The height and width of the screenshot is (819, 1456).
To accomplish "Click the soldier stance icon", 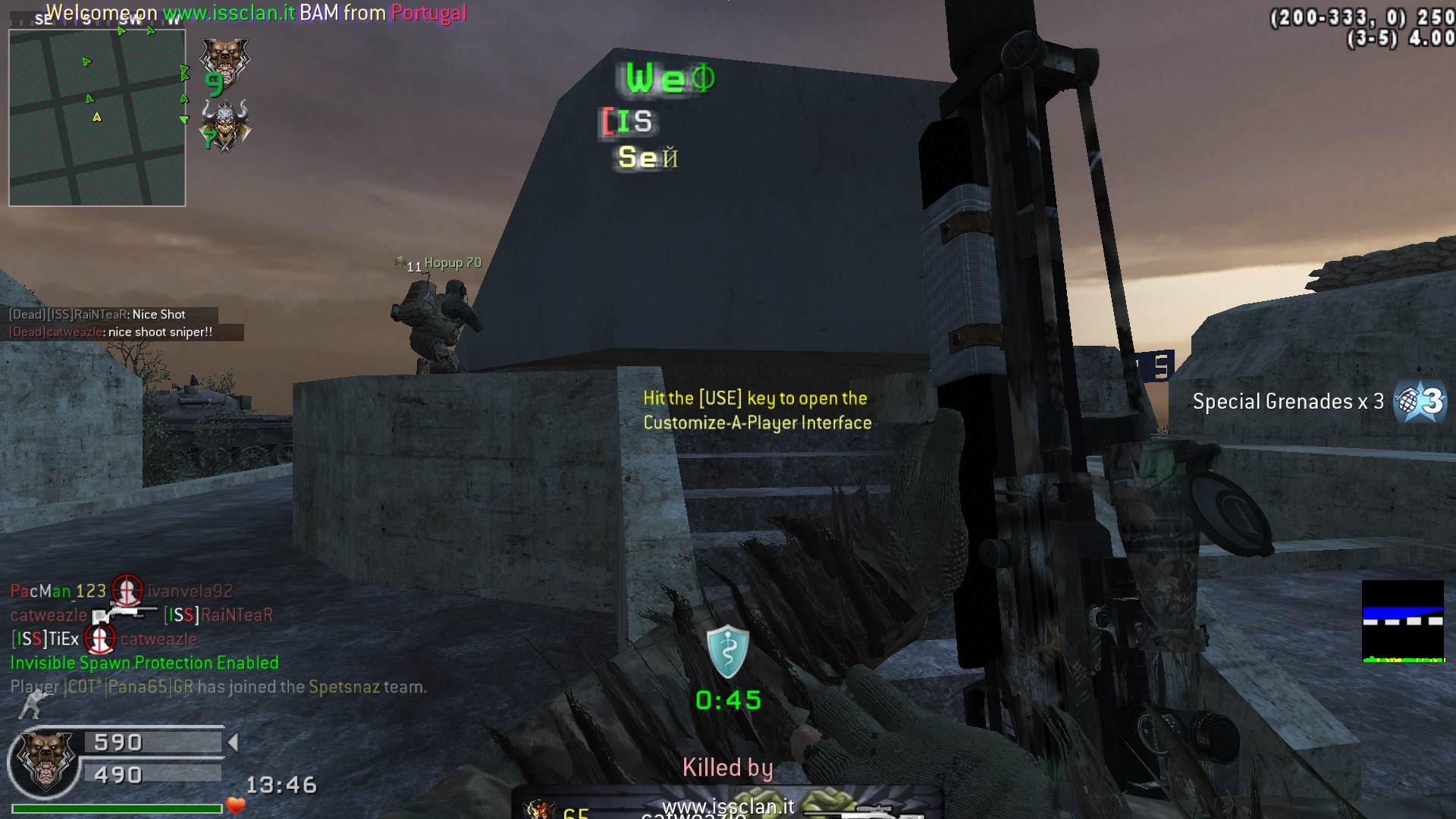I will (30, 706).
